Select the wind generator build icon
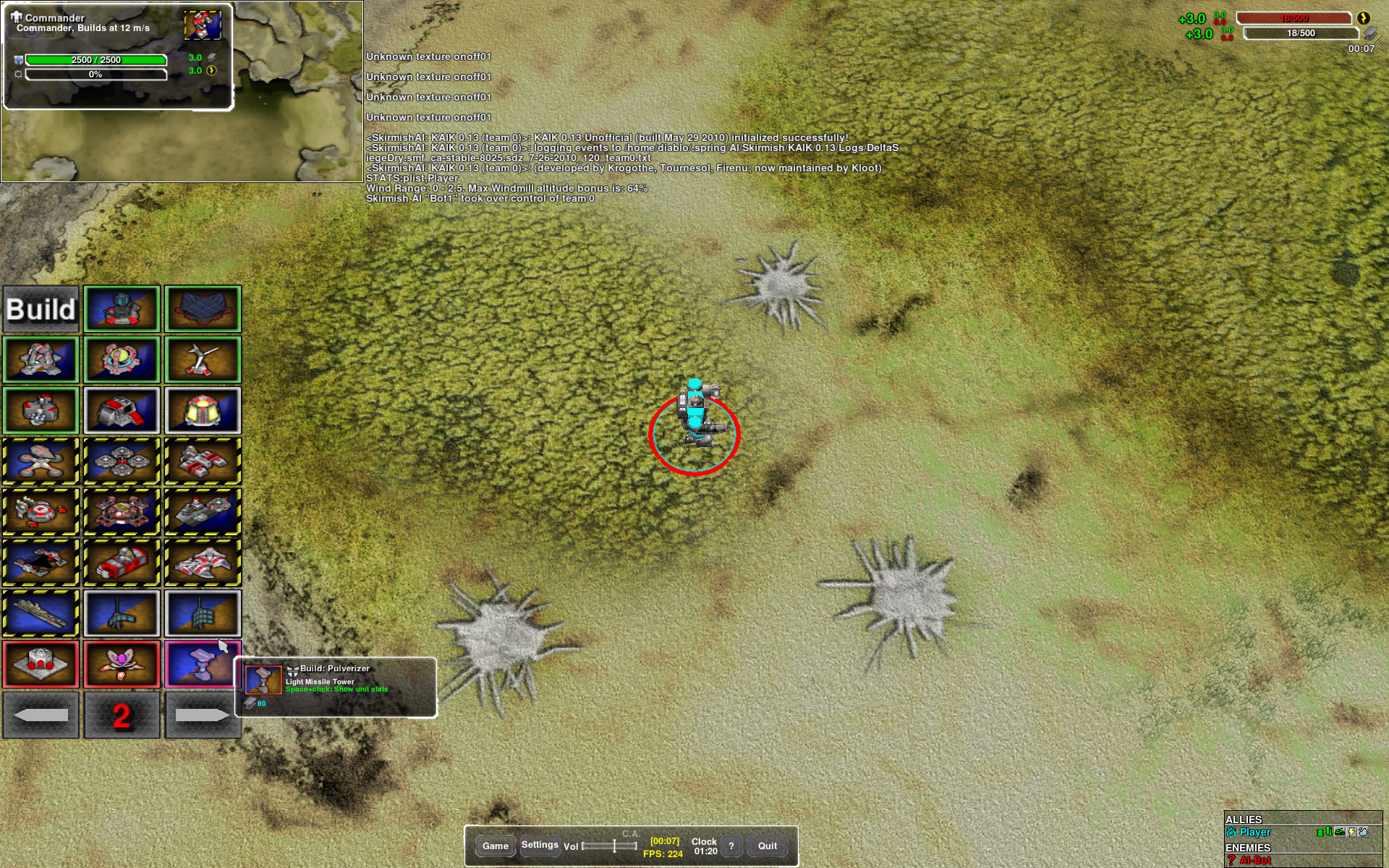Image resolution: width=1389 pixels, height=868 pixels. click(x=203, y=360)
